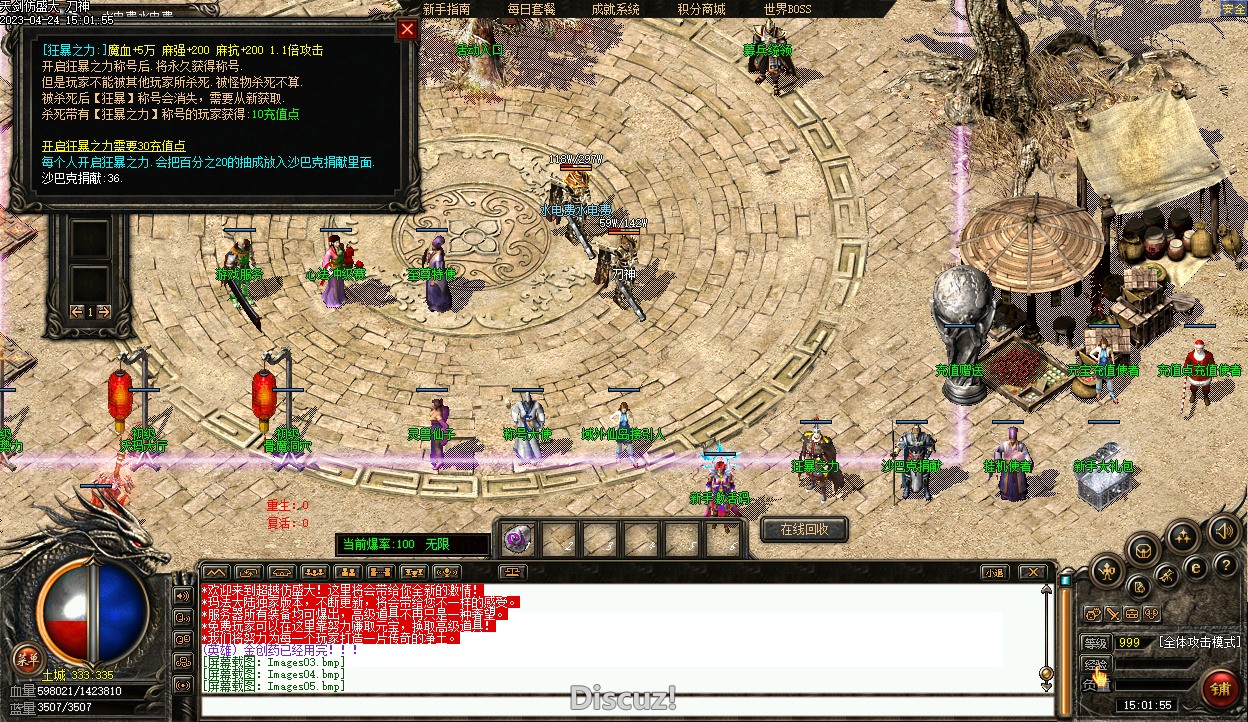Open the 积分商城 top menu
Image resolution: width=1248 pixels, height=722 pixels.
(x=701, y=9)
